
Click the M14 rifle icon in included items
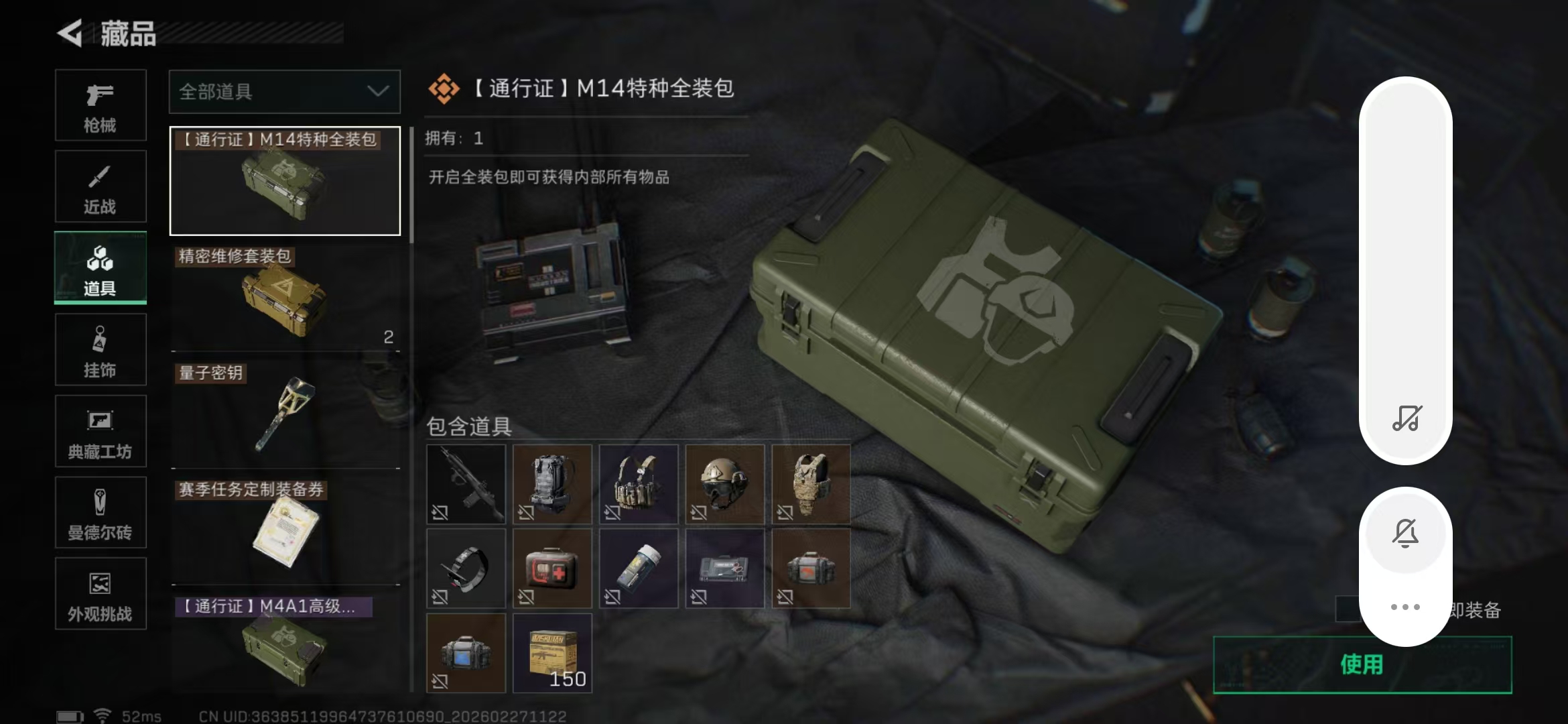(x=466, y=484)
